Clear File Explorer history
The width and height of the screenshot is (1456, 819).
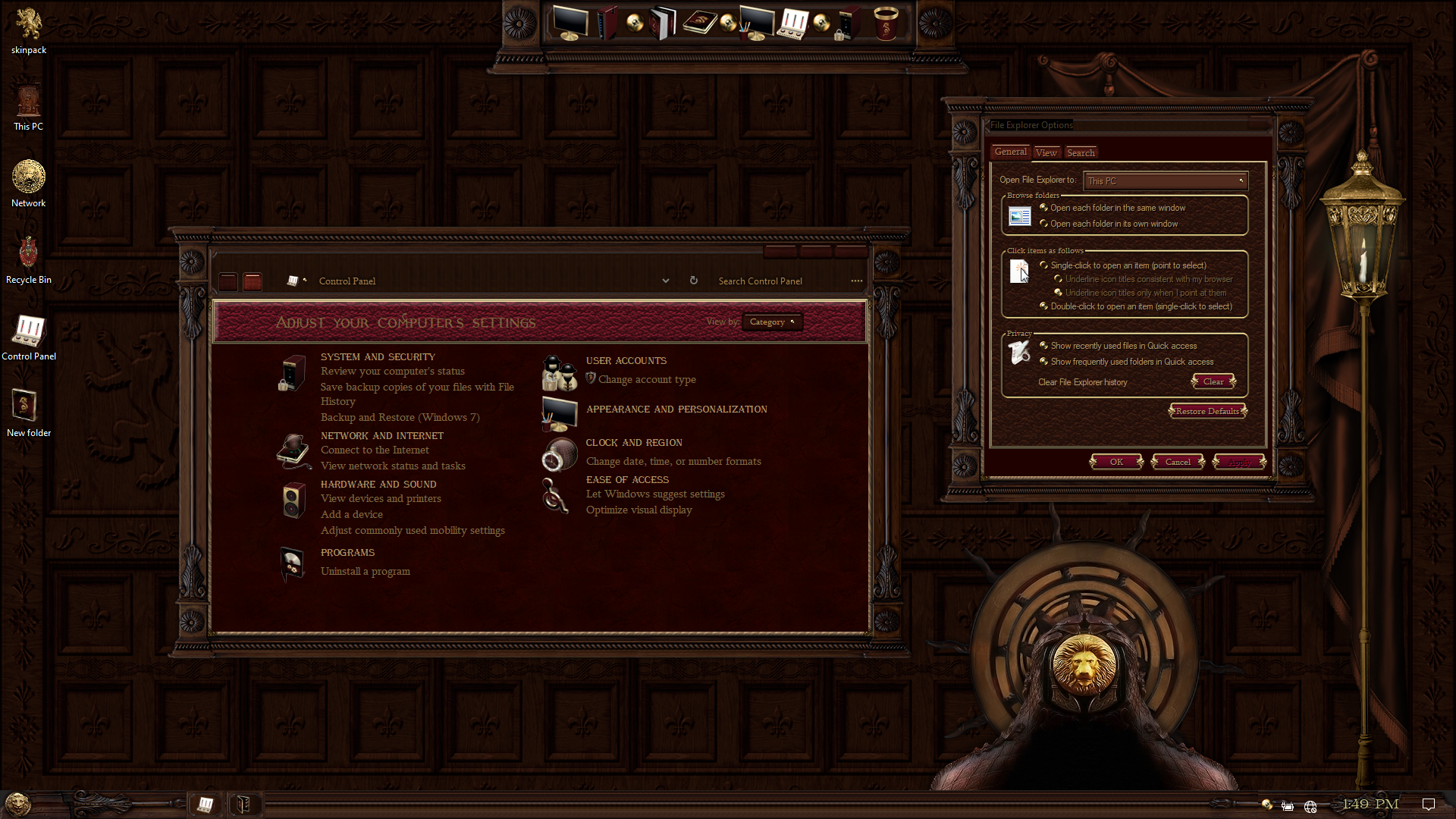point(1213,381)
